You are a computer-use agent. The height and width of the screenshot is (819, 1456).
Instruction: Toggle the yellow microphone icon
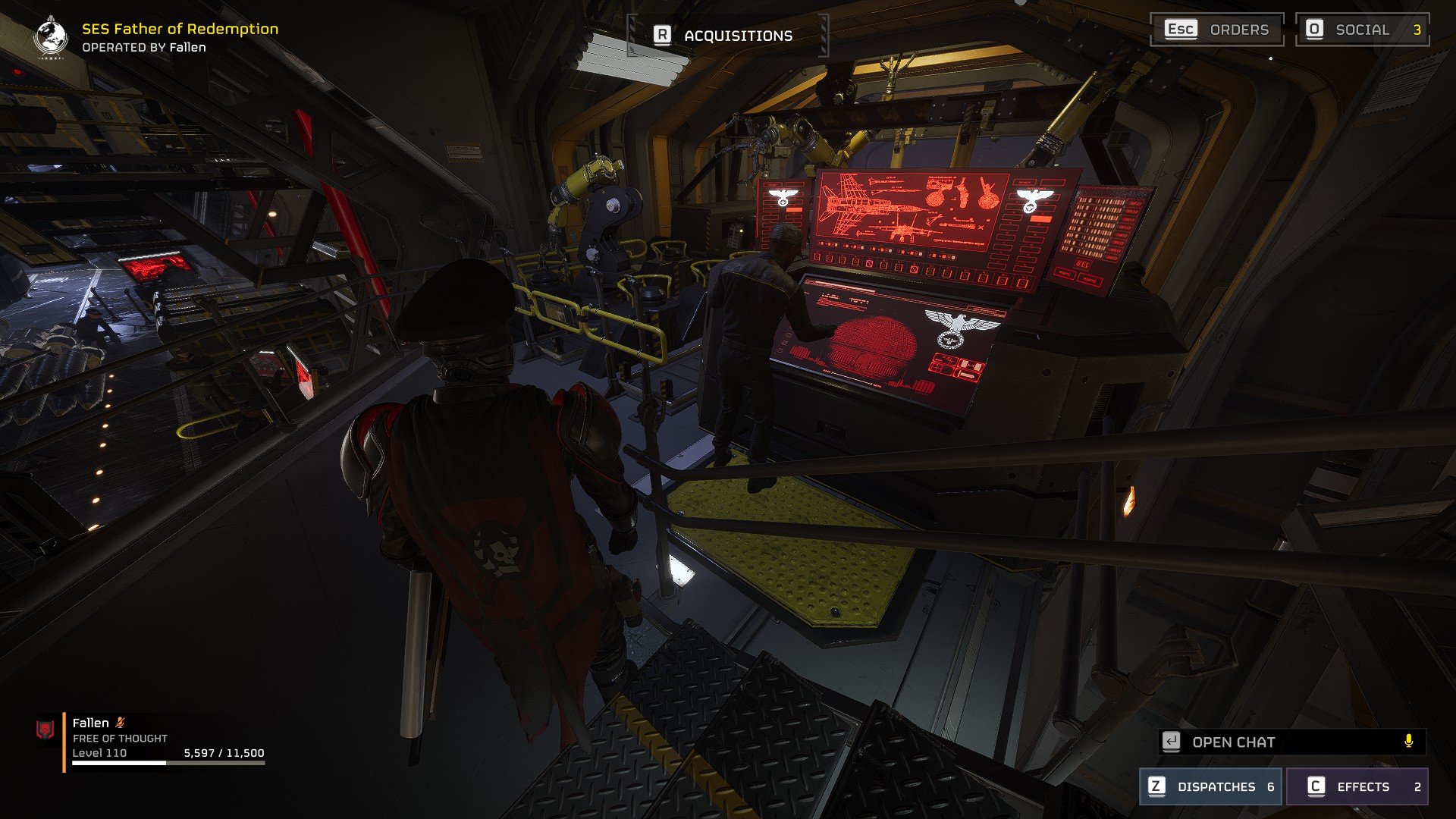tap(1408, 742)
